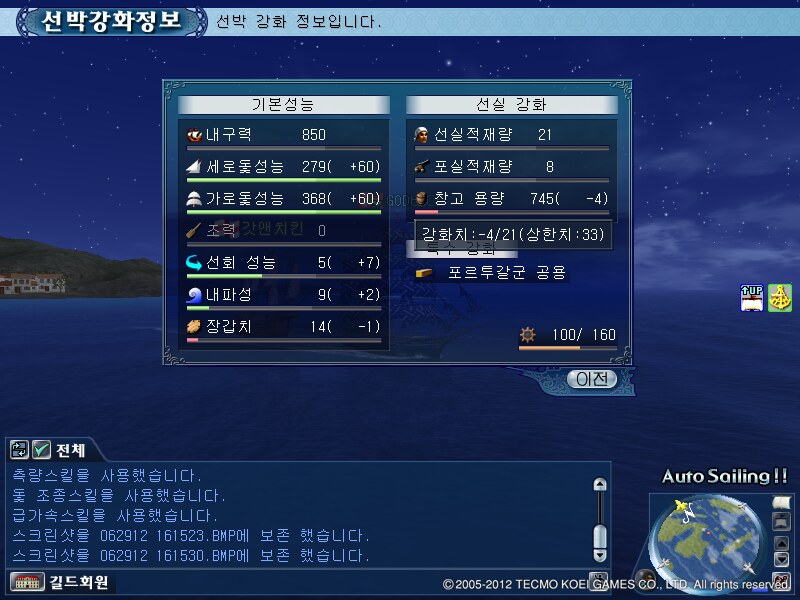Image resolution: width=800 pixels, height=600 pixels.
Task: Click the golden sextant survey skill icon
Action: click(x=780, y=298)
